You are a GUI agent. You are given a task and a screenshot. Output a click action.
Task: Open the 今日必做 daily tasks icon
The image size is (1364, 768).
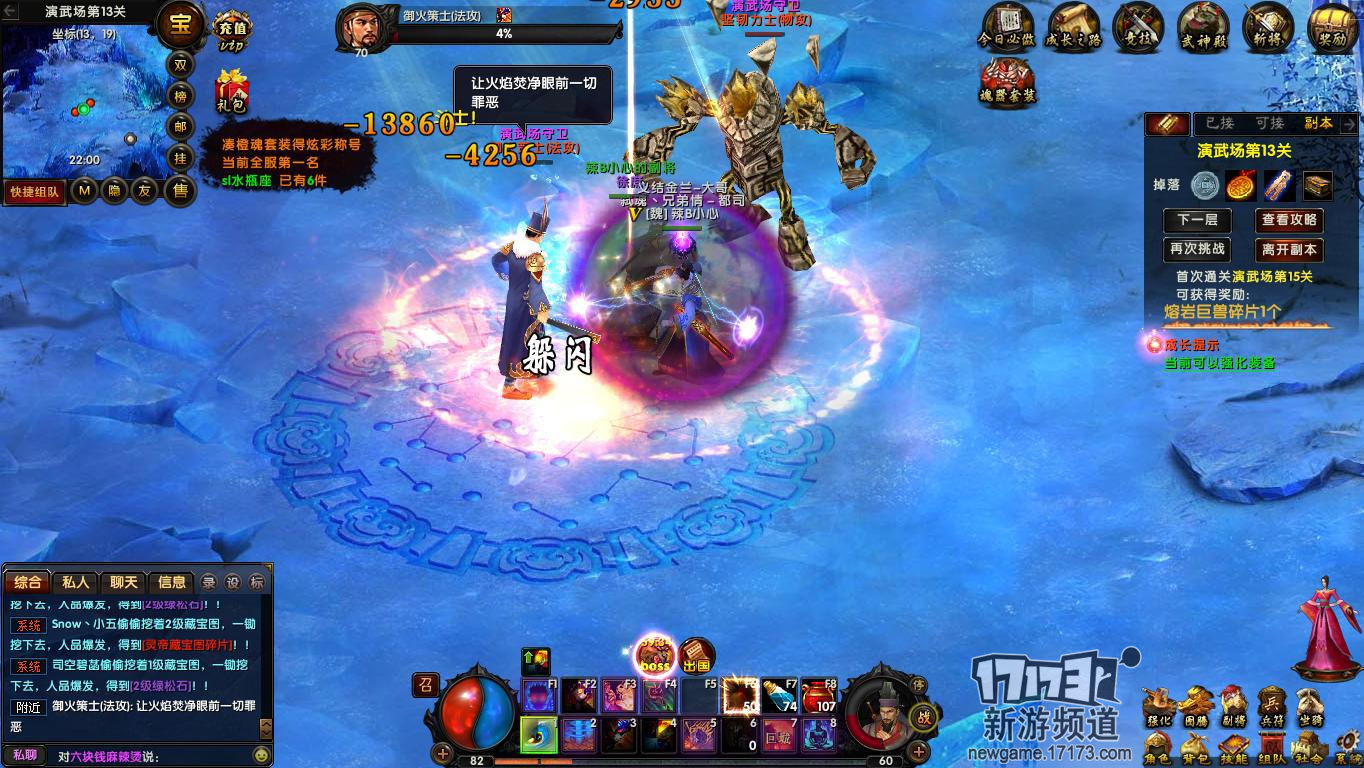tap(1008, 27)
